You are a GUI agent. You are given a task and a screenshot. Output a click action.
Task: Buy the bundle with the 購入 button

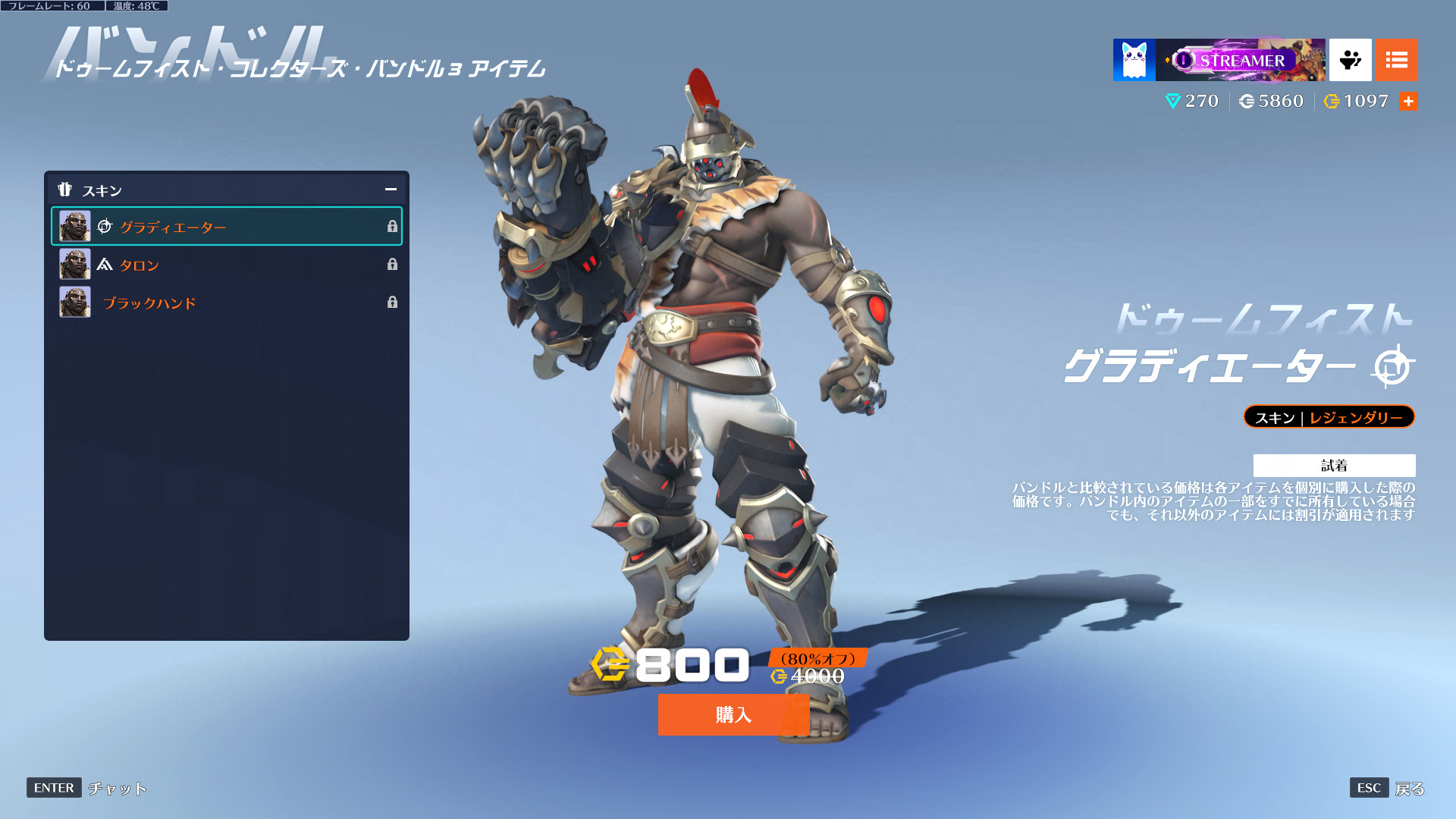pos(733,714)
